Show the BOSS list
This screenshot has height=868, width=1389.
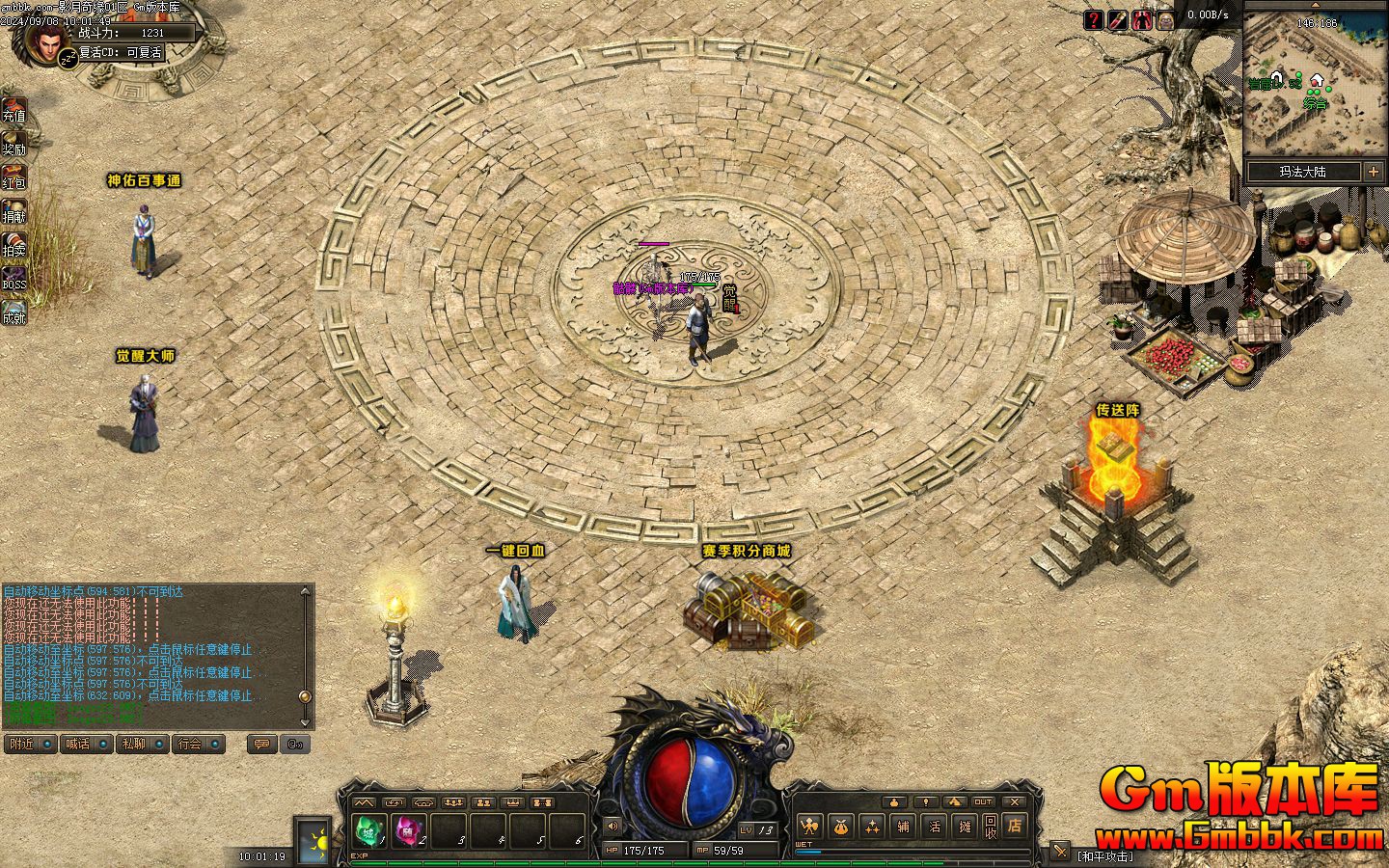point(14,279)
